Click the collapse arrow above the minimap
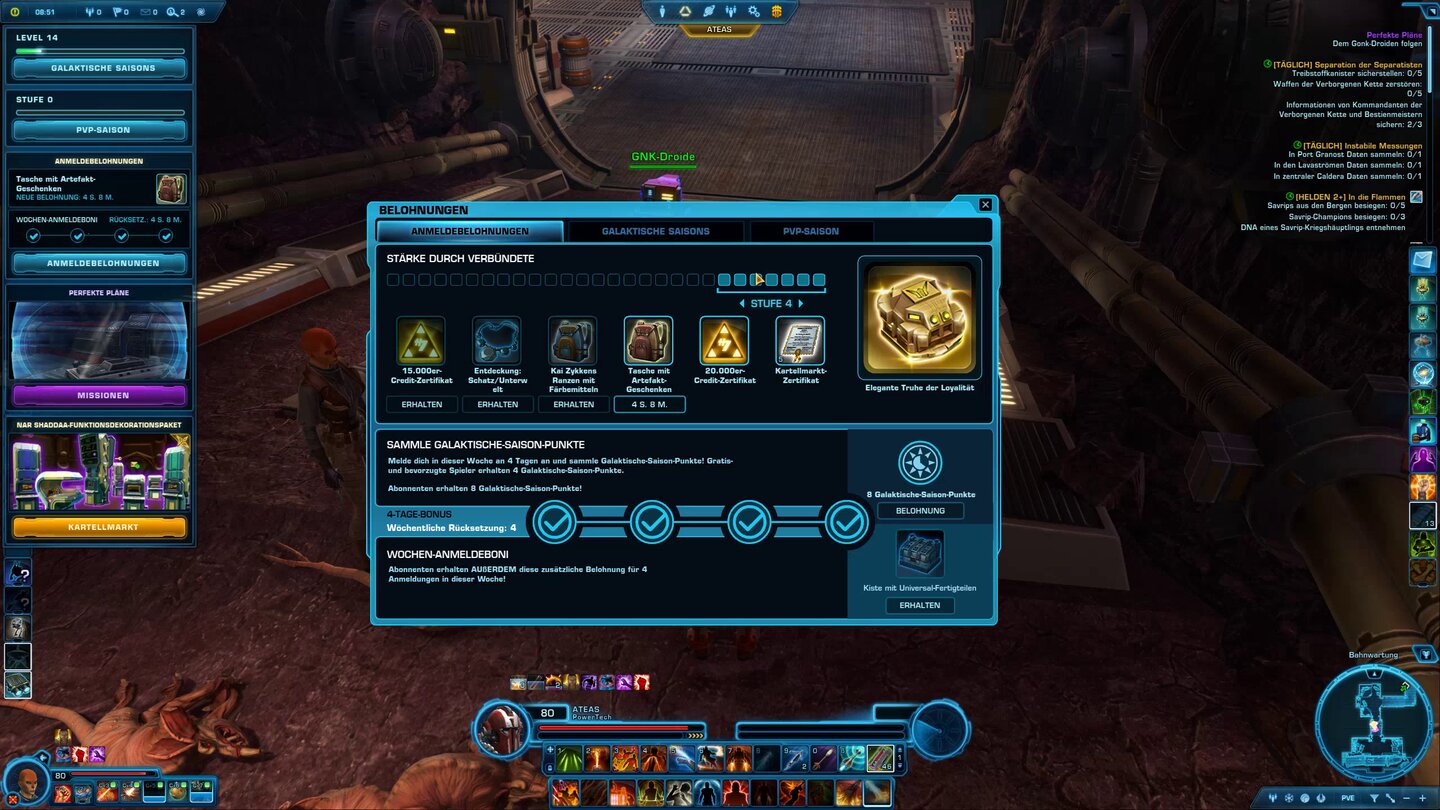This screenshot has height=810, width=1440. (1426, 655)
